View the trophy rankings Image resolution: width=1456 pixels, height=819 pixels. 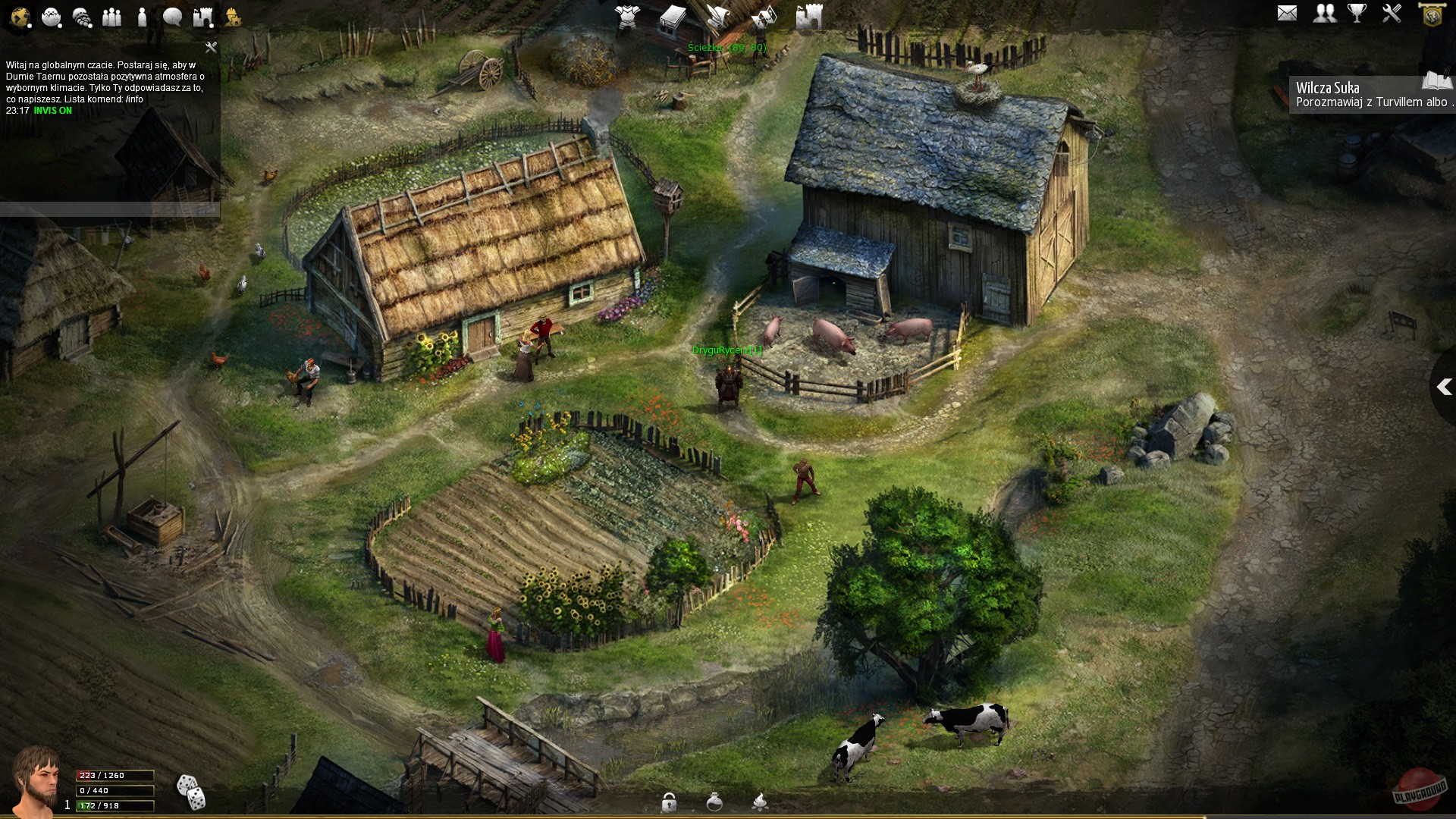(1357, 13)
